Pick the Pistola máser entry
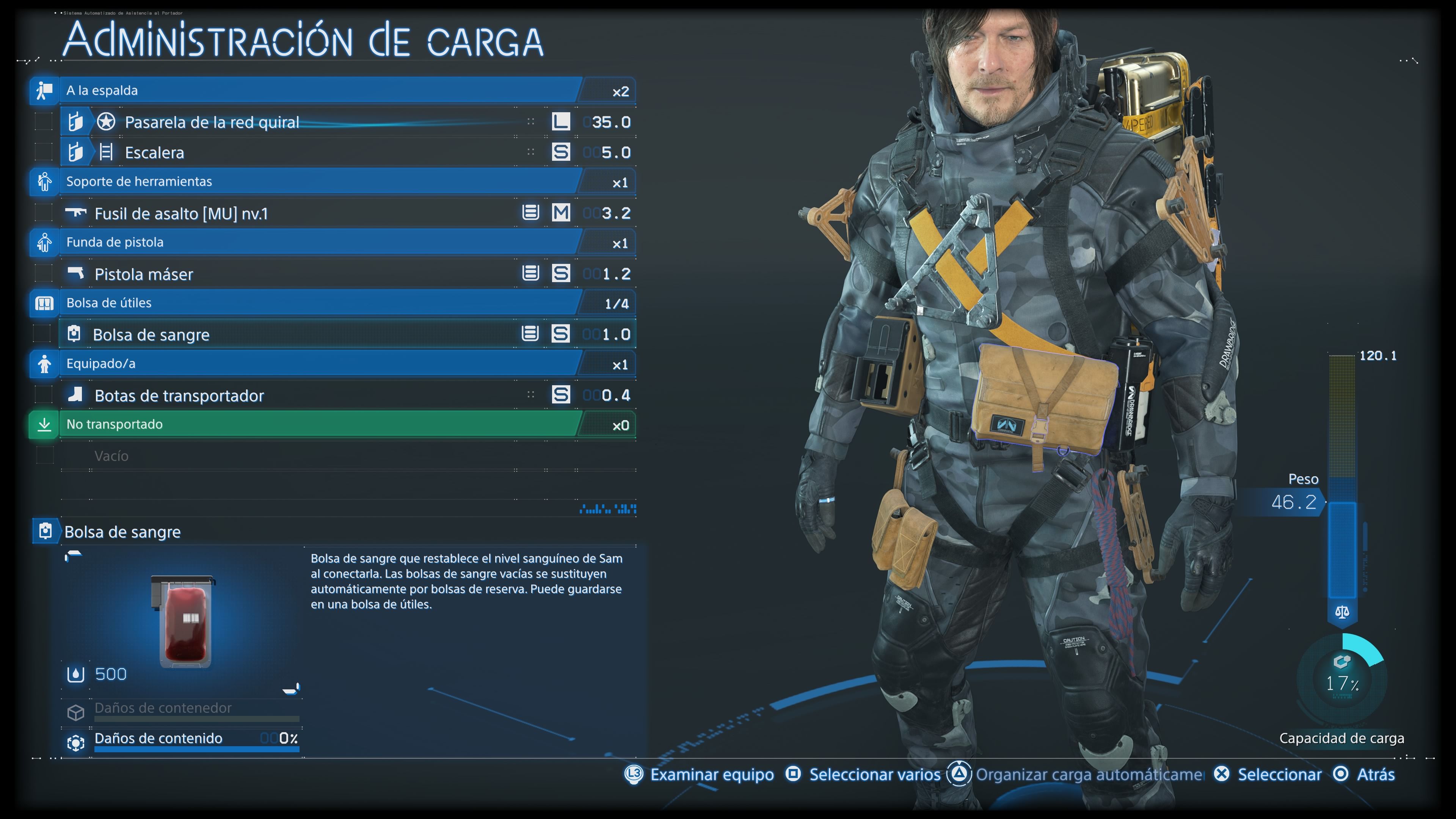1456x819 pixels. (x=305, y=274)
